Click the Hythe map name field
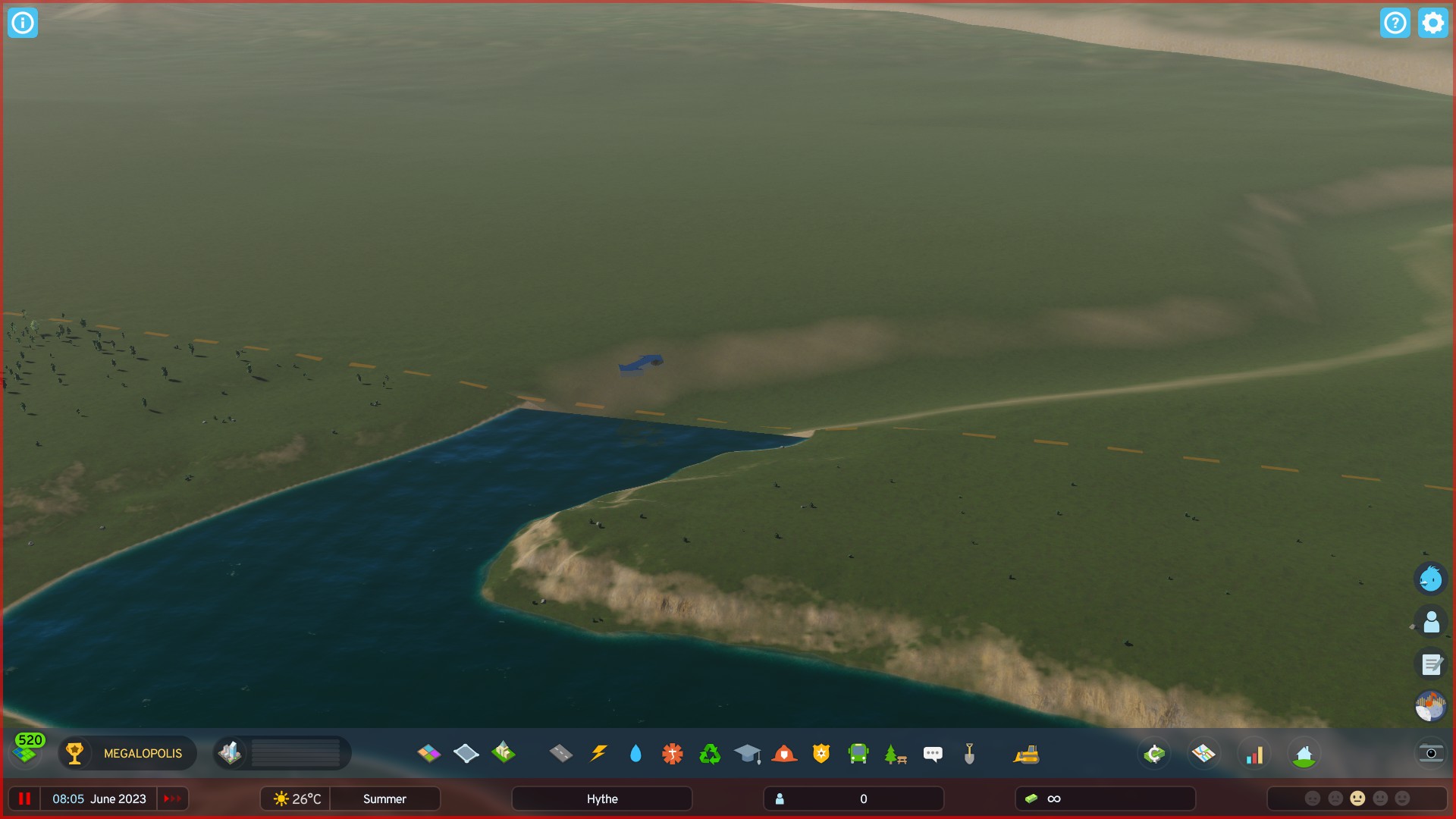 pyautogui.click(x=601, y=799)
